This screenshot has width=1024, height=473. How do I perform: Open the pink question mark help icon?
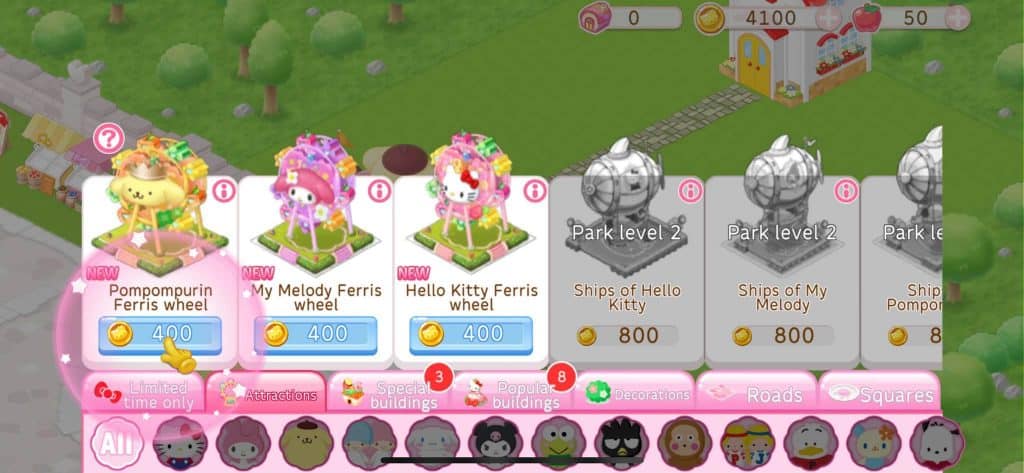pos(108,139)
